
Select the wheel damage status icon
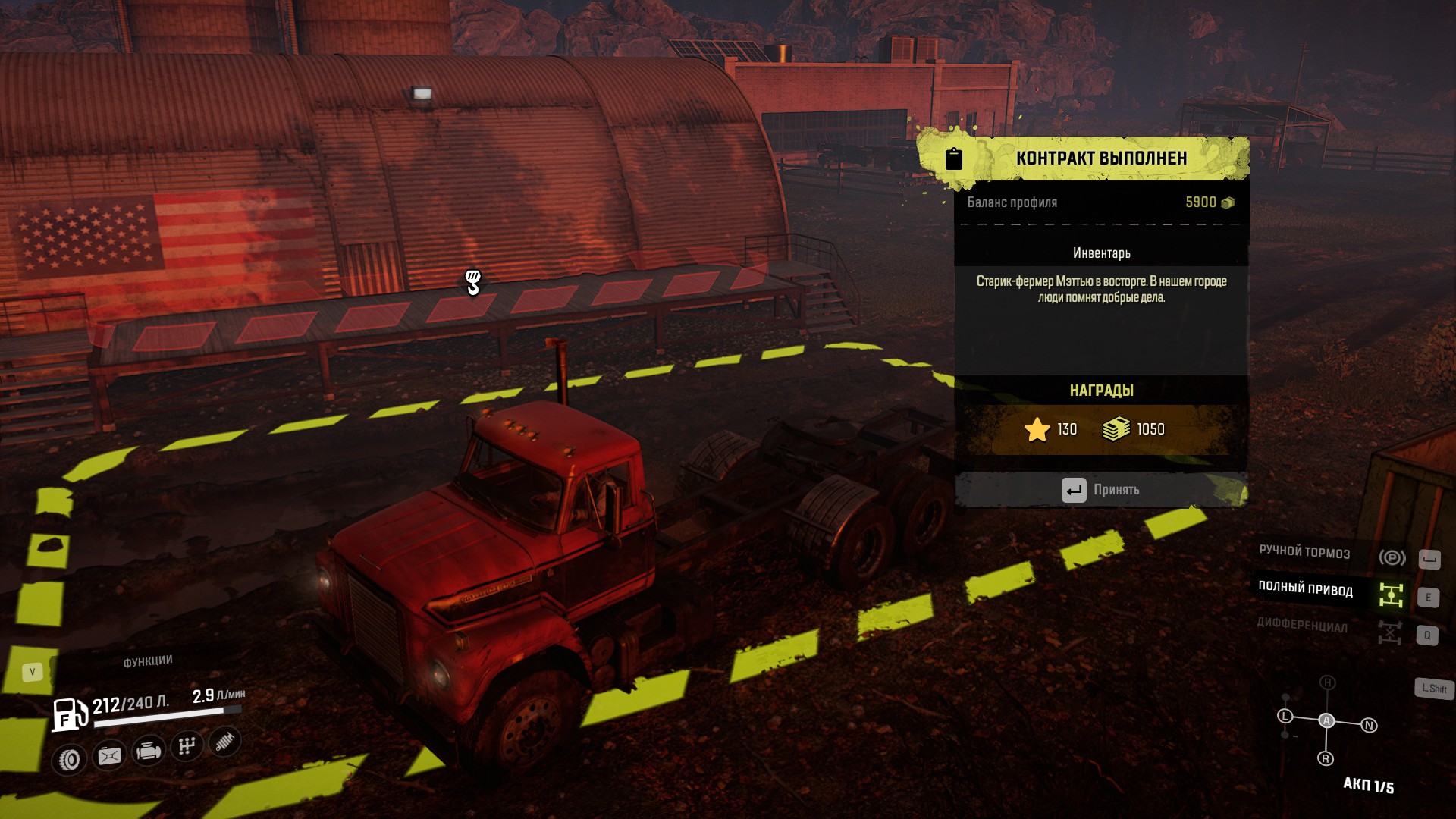pos(70,759)
